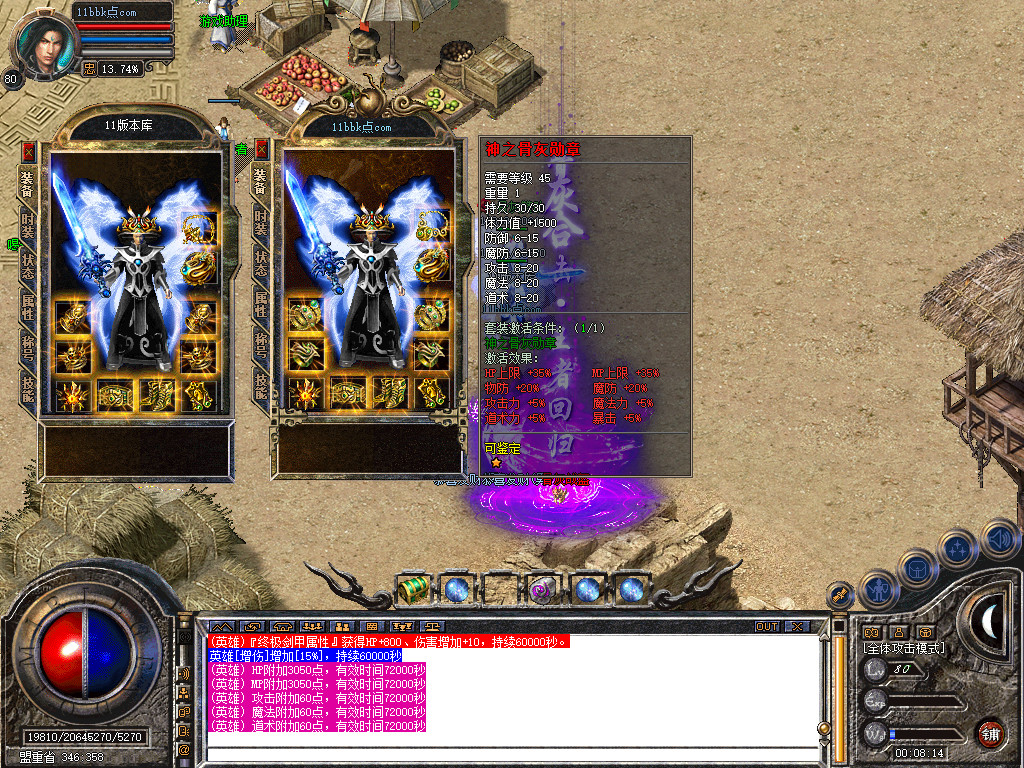This screenshot has width=1024, height=768.
Task: Click the OUT button above the chat
Action: coord(766,626)
